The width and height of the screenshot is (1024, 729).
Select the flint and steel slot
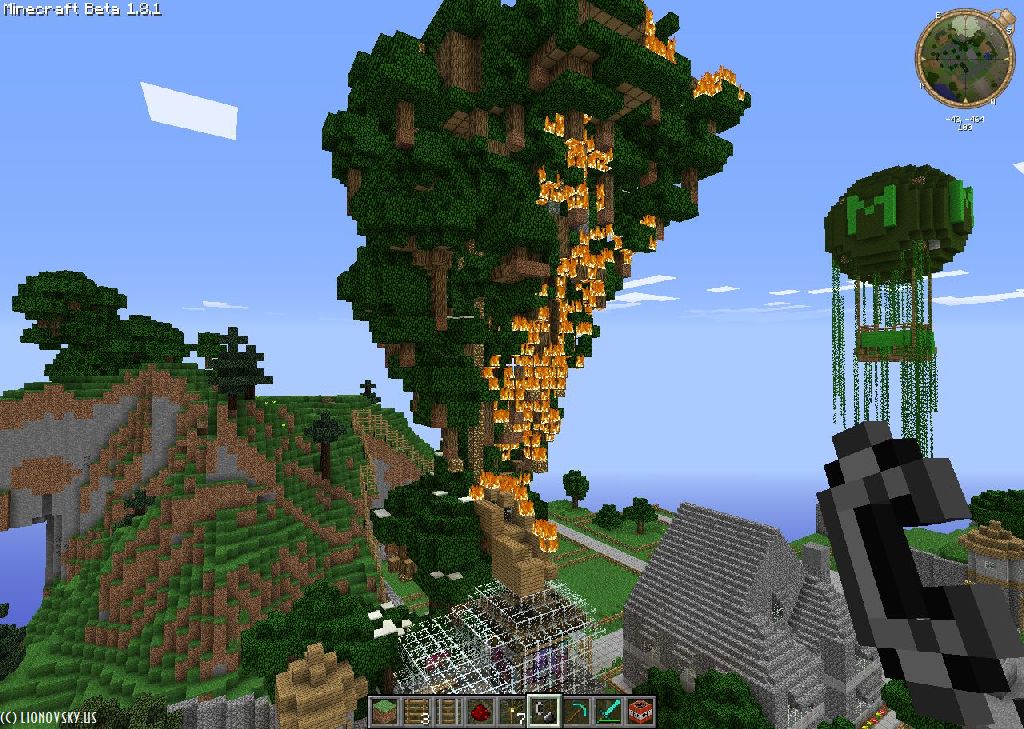click(x=544, y=711)
